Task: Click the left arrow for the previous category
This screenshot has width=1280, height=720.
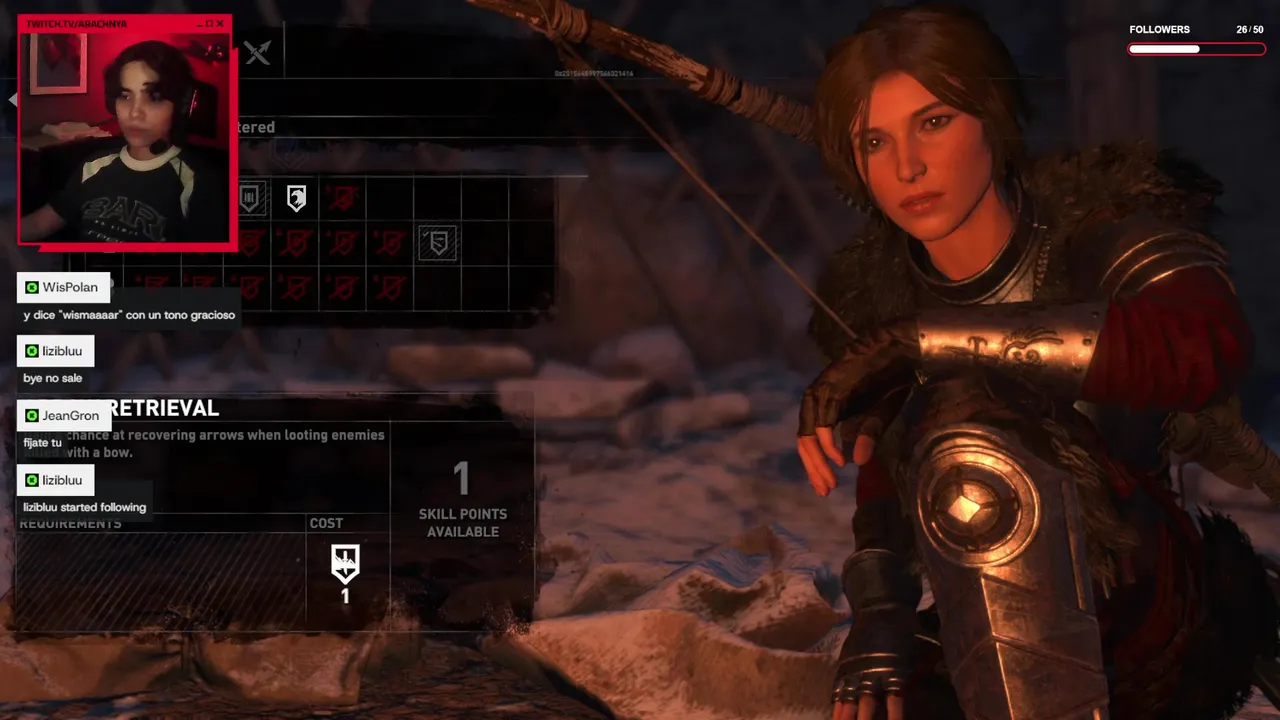Action: 13,99
